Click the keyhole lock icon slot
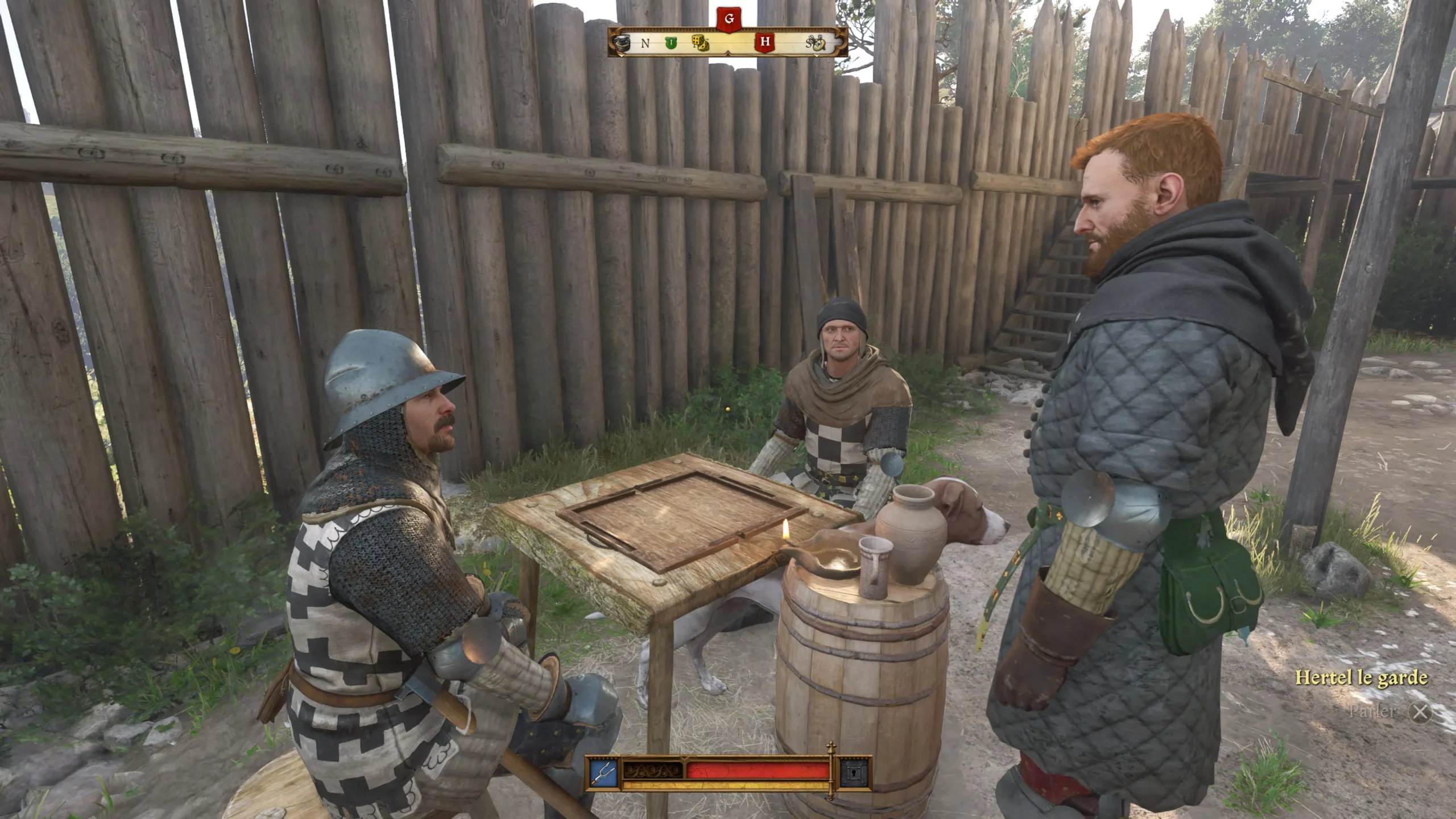The height and width of the screenshot is (819, 1456). tap(855, 772)
